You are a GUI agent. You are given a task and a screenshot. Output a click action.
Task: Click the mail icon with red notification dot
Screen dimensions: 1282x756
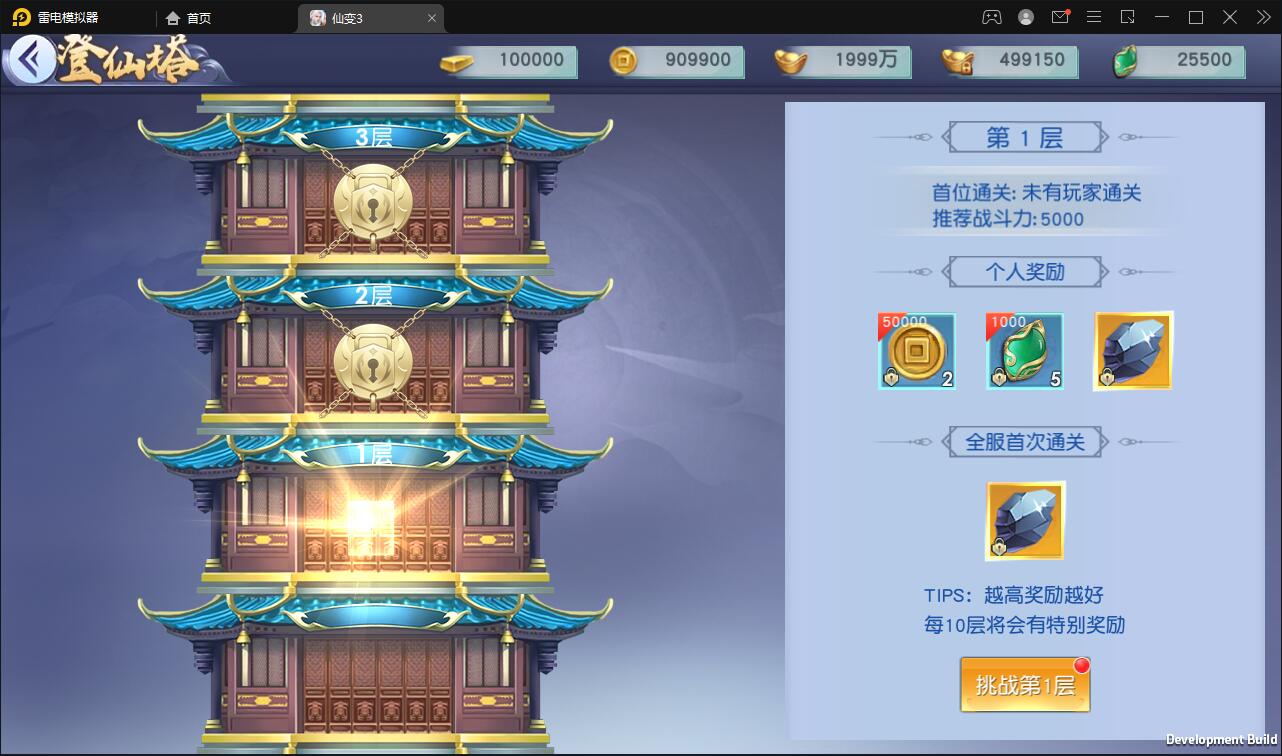[x=1060, y=17]
